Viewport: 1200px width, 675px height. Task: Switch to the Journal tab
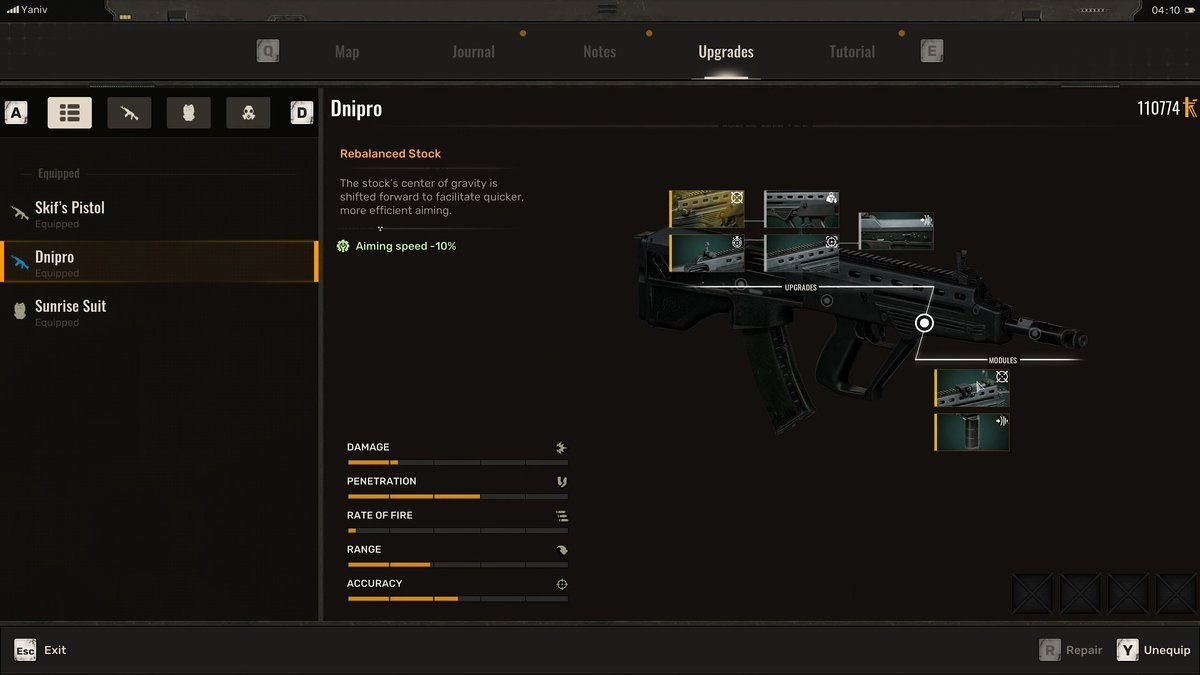click(473, 52)
